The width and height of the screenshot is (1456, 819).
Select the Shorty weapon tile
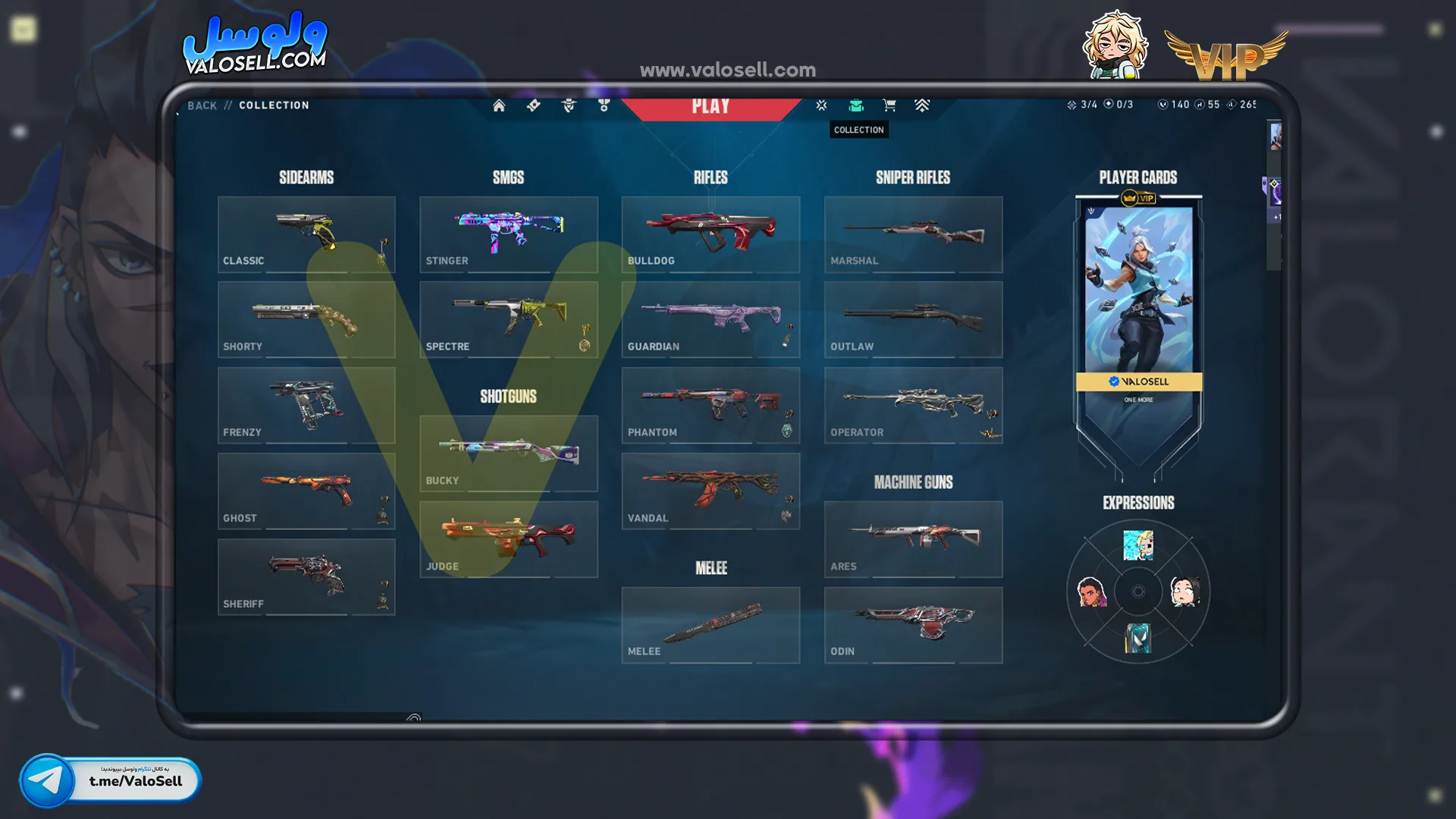coord(306,320)
